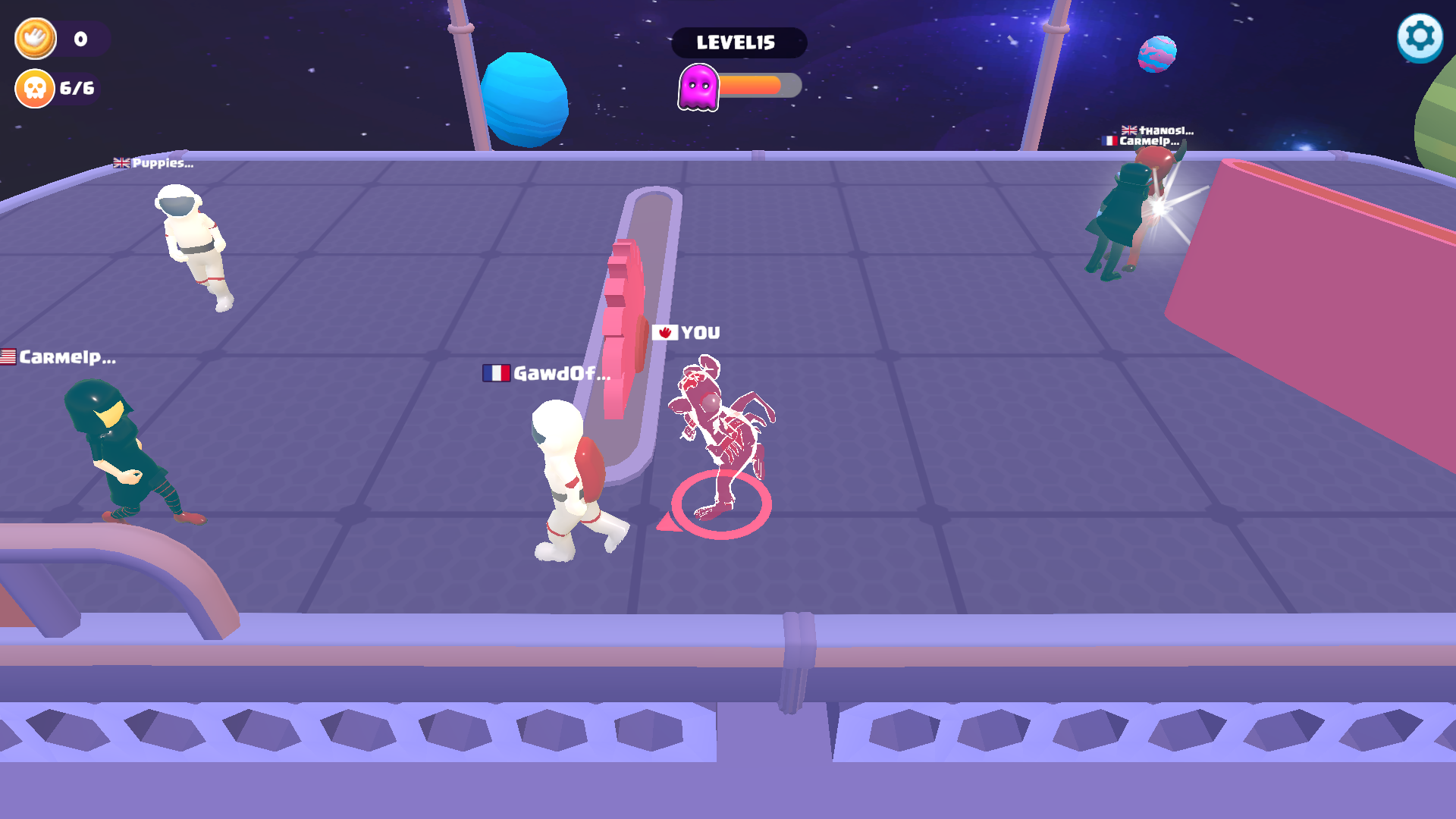The height and width of the screenshot is (819, 1456).
Task: Select the GawdOf nametag label
Action: point(561,373)
